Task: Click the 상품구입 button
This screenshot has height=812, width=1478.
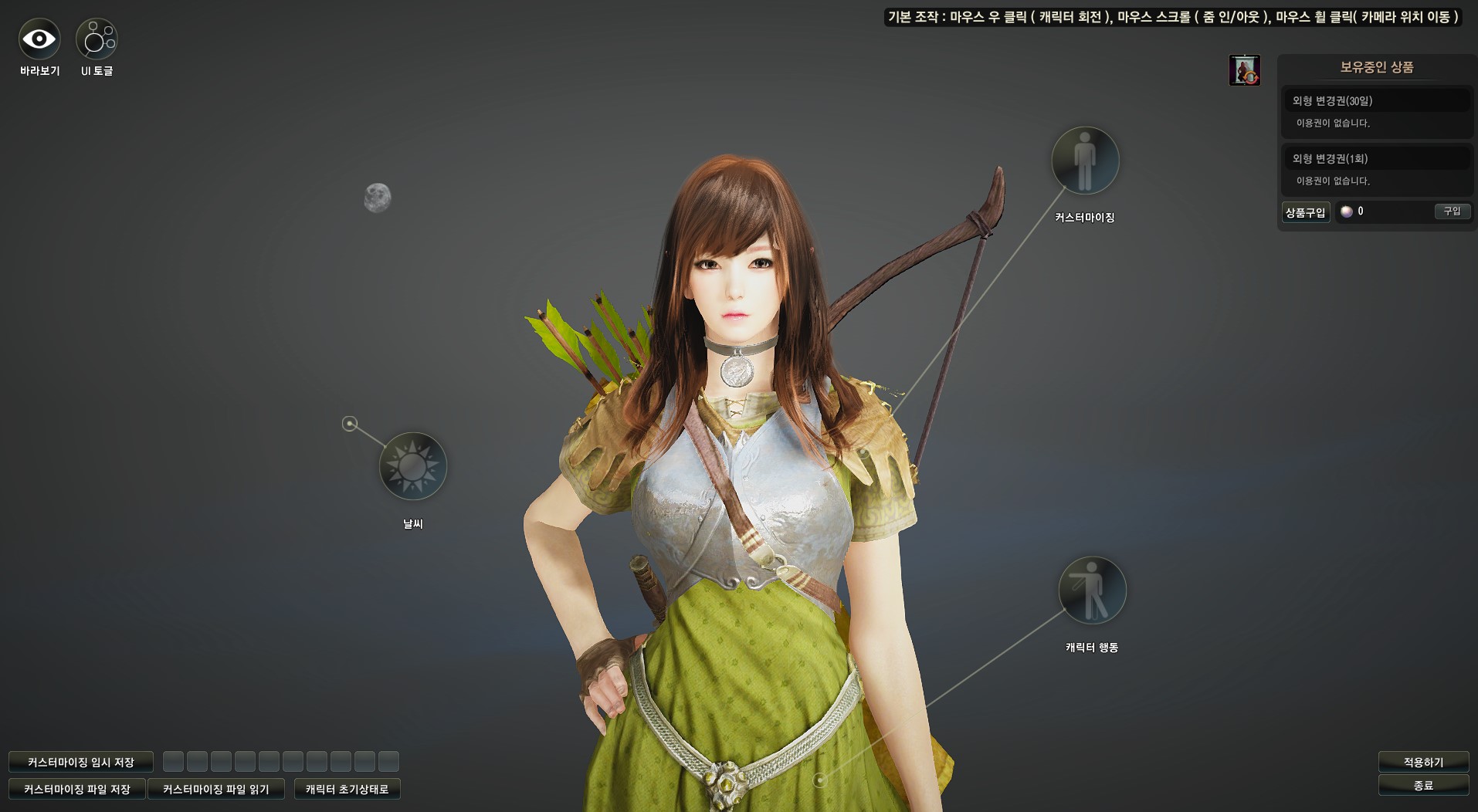Action: (x=1305, y=212)
